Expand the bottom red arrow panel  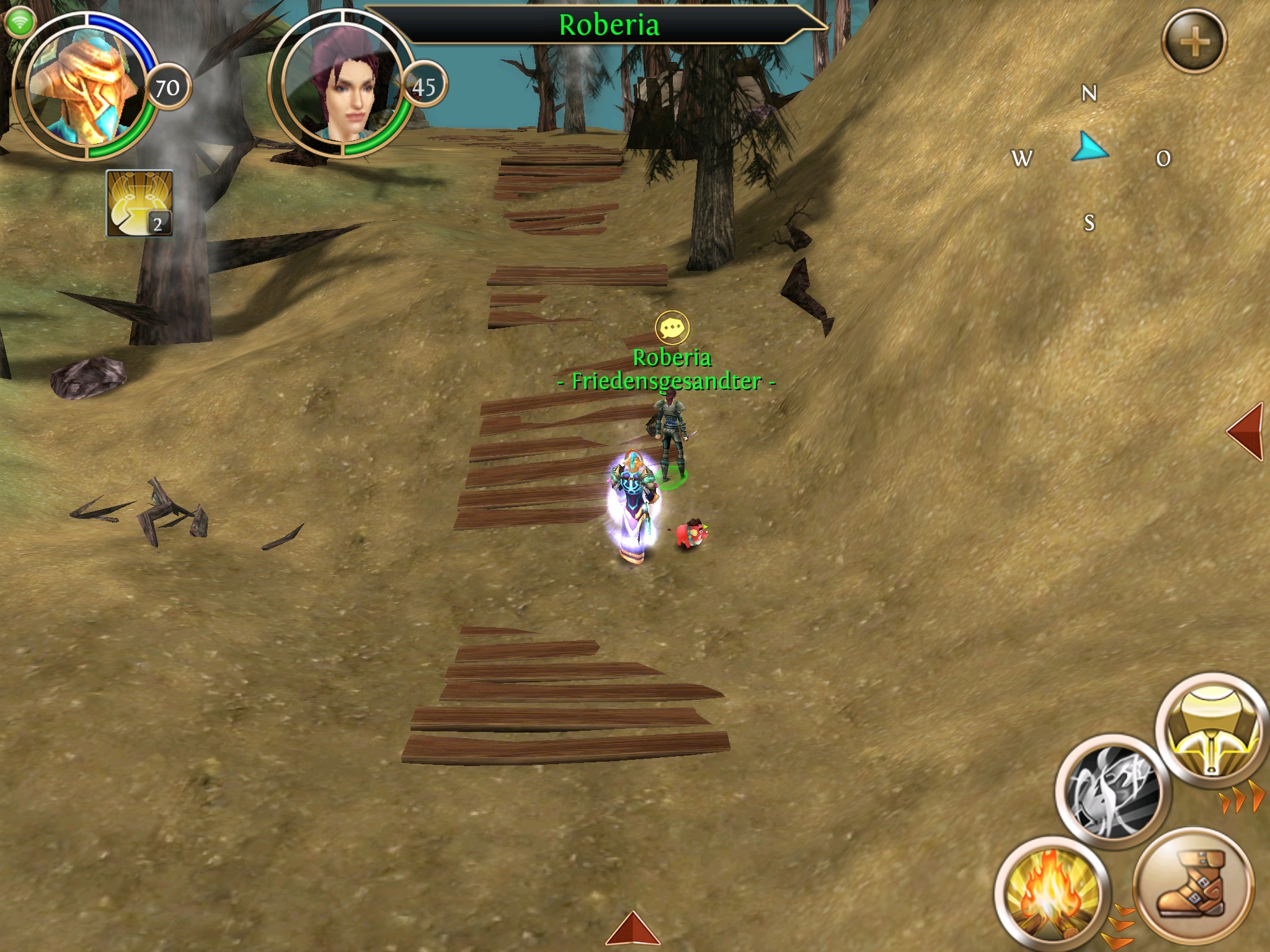[x=632, y=930]
